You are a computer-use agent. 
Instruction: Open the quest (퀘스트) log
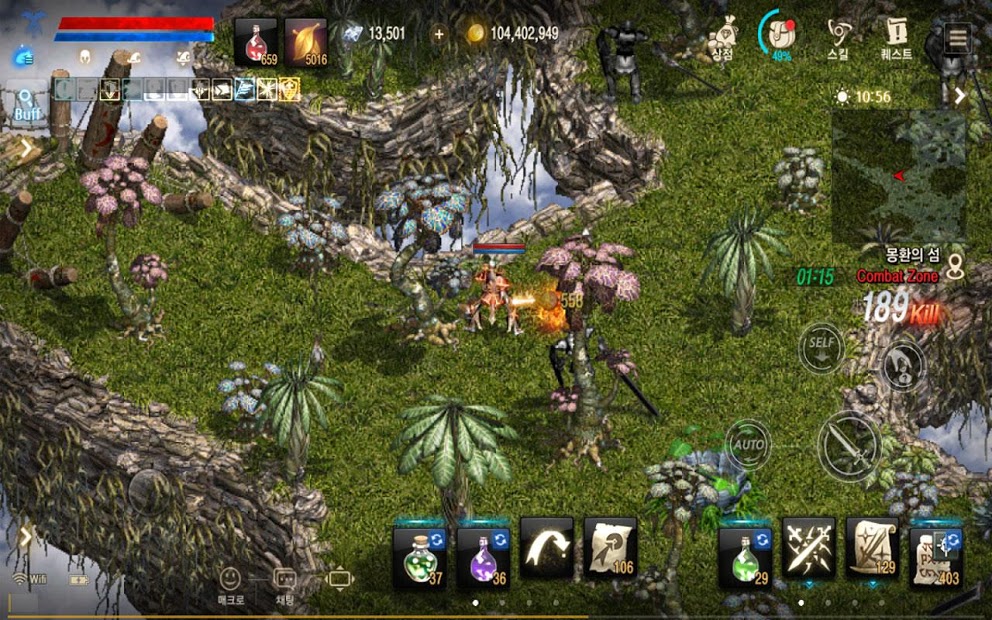pyautogui.click(x=895, y=38)
